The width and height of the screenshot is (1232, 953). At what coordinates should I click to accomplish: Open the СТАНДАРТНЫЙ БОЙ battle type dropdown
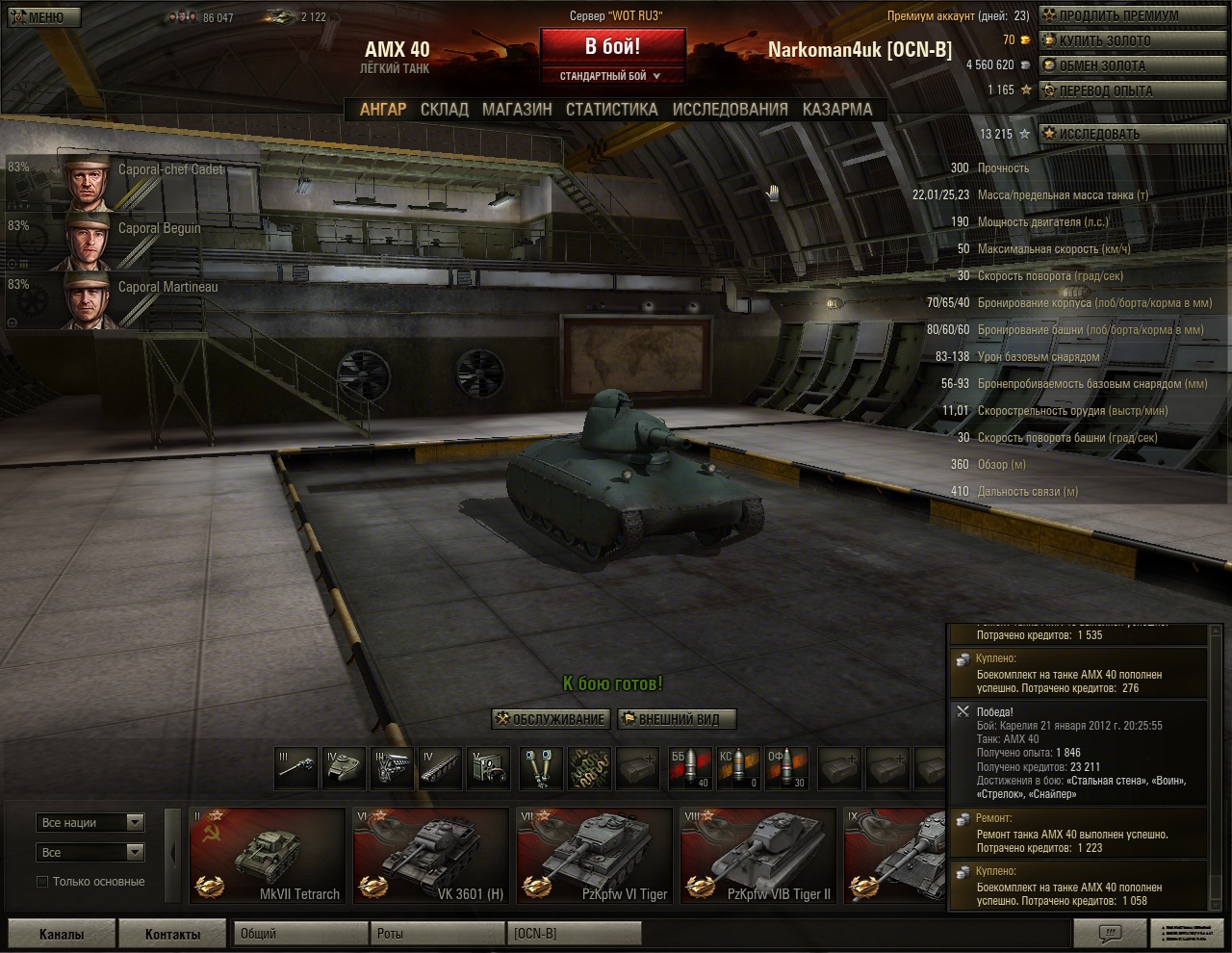[612, 76]
